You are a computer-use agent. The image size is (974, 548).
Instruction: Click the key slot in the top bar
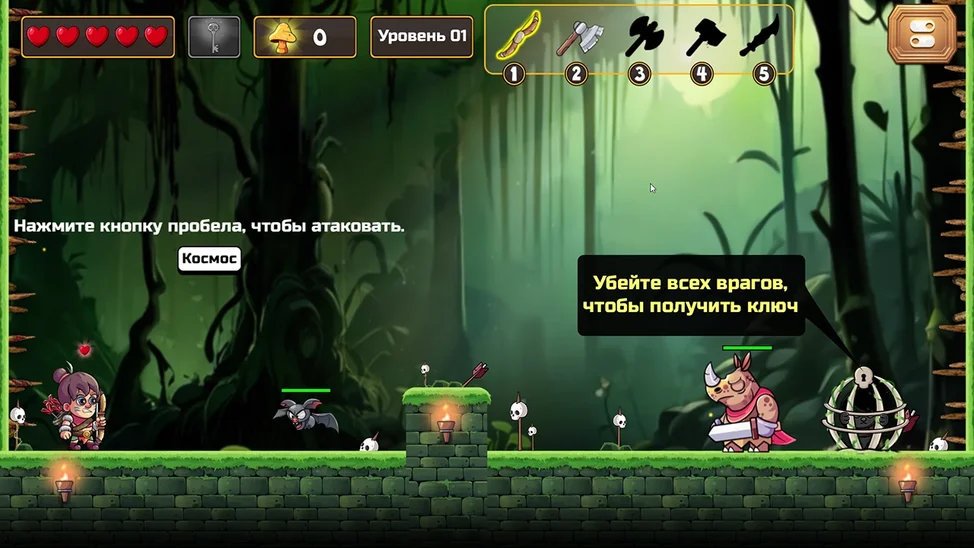pyautogui.click(x=215, y=37)
